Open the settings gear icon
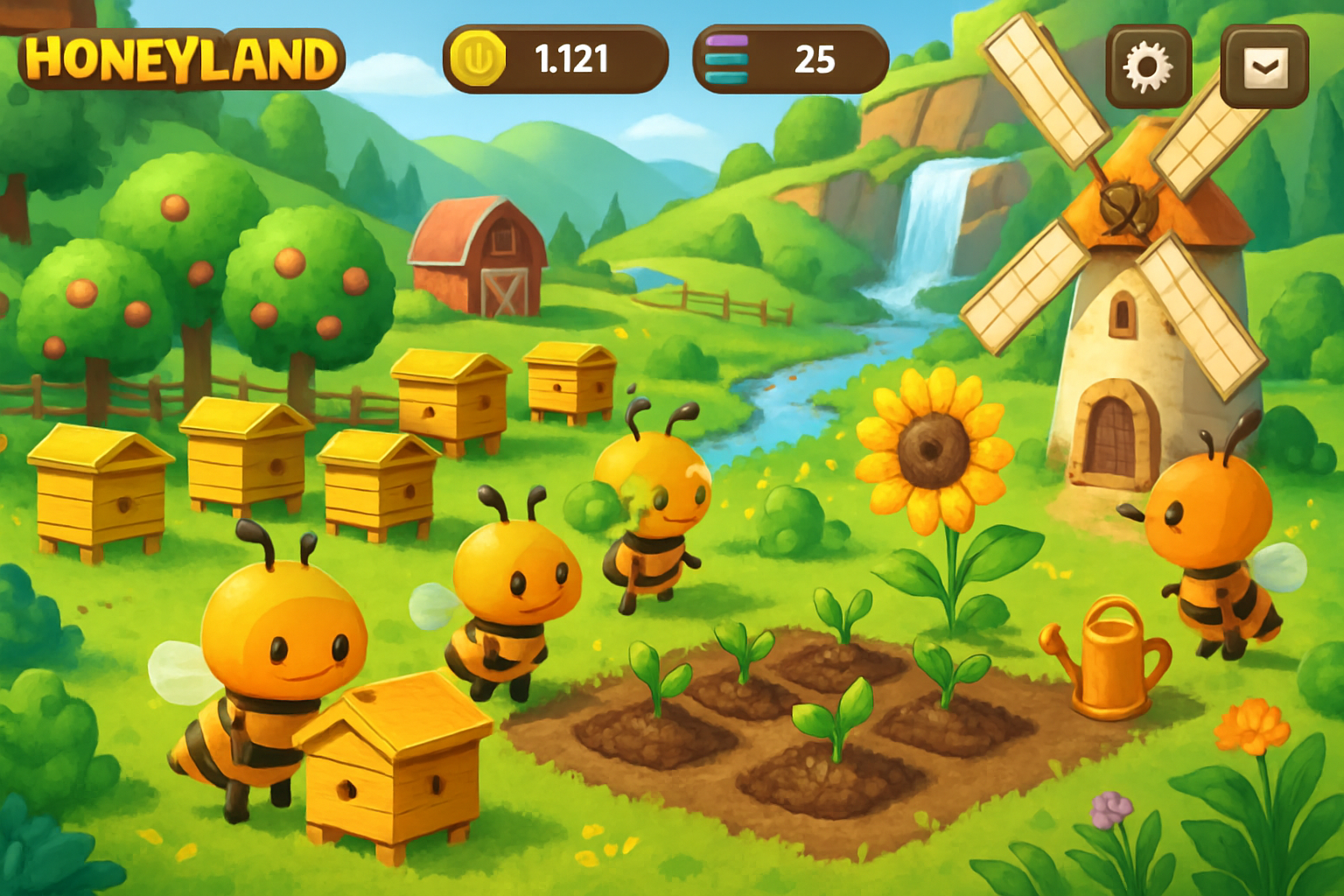1344x896 pixels. click(1148, 64)
